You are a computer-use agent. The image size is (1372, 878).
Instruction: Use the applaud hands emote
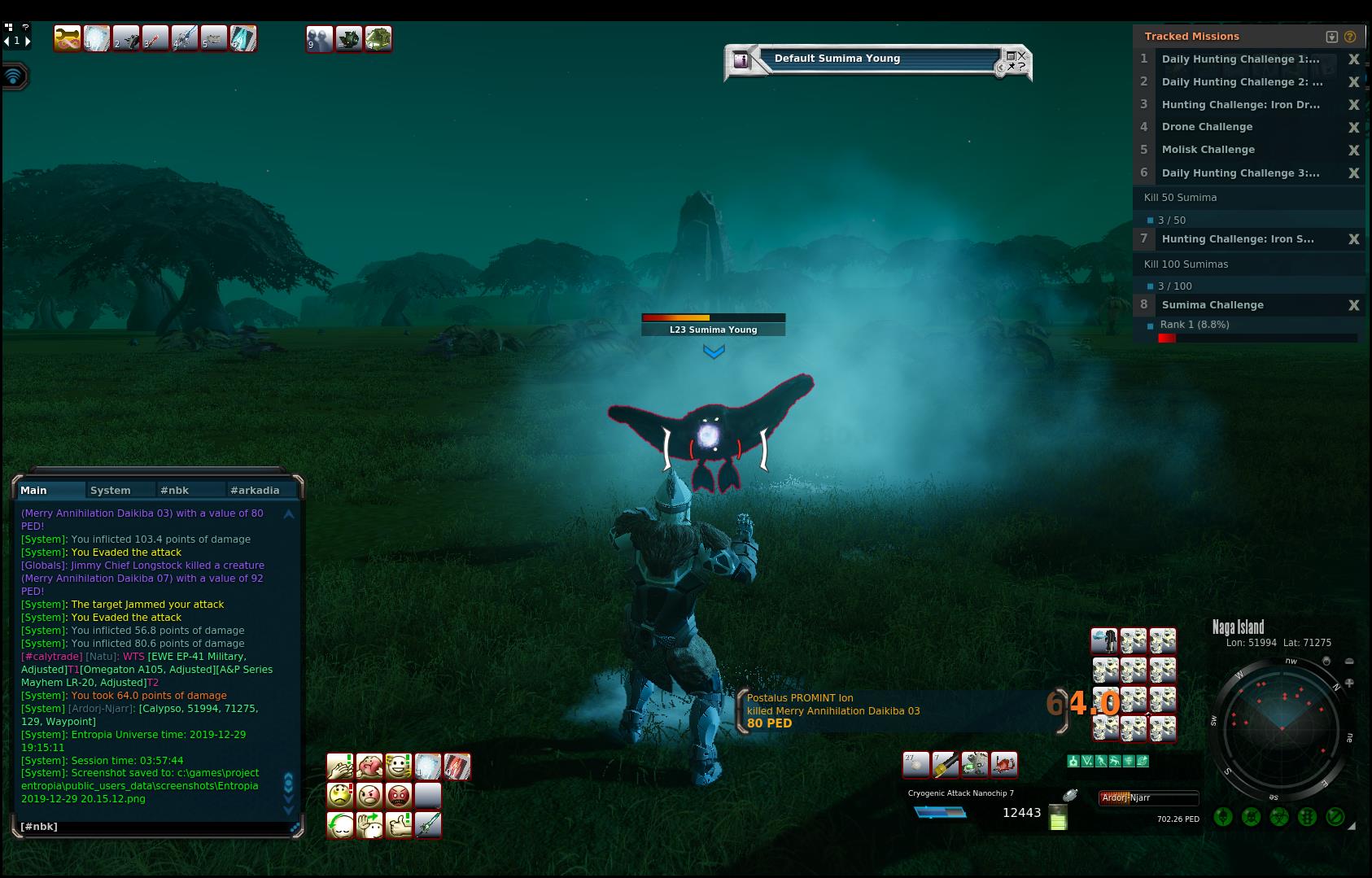point(339,766)
